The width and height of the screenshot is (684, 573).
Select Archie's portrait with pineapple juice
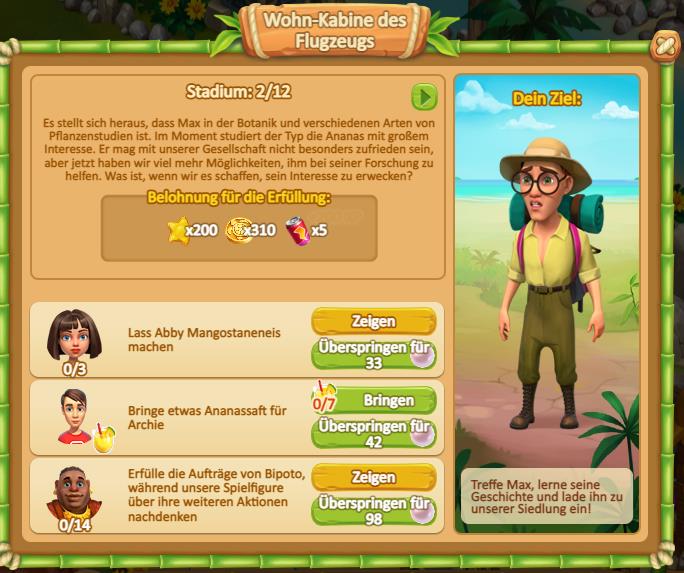point(76,415)
